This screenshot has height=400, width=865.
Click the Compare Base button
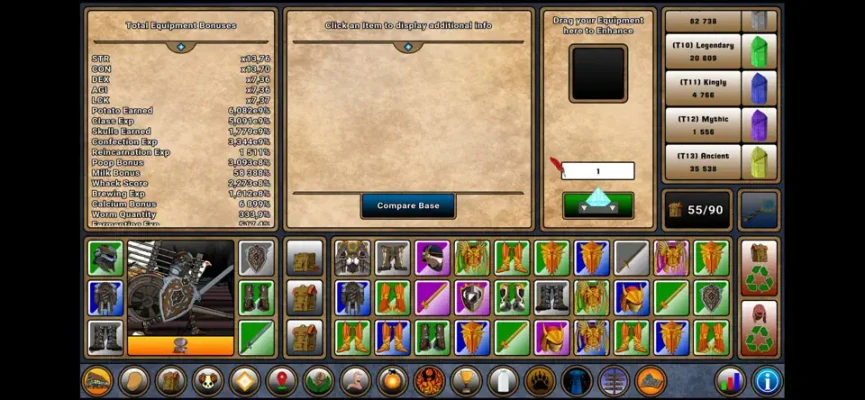(x=408, y=206)
